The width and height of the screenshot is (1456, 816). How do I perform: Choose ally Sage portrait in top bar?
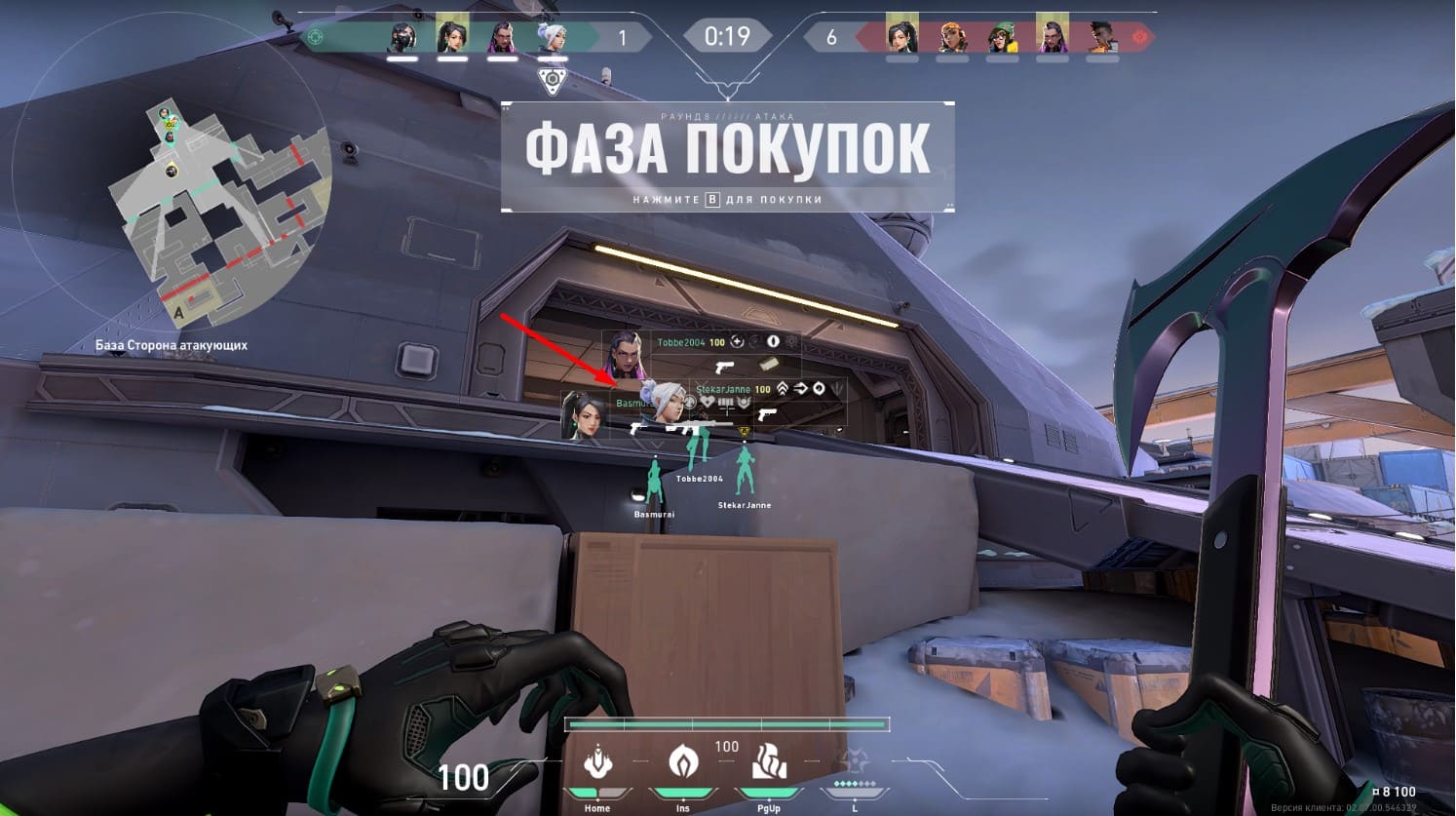pyautogui.click(x=452, y=37)
